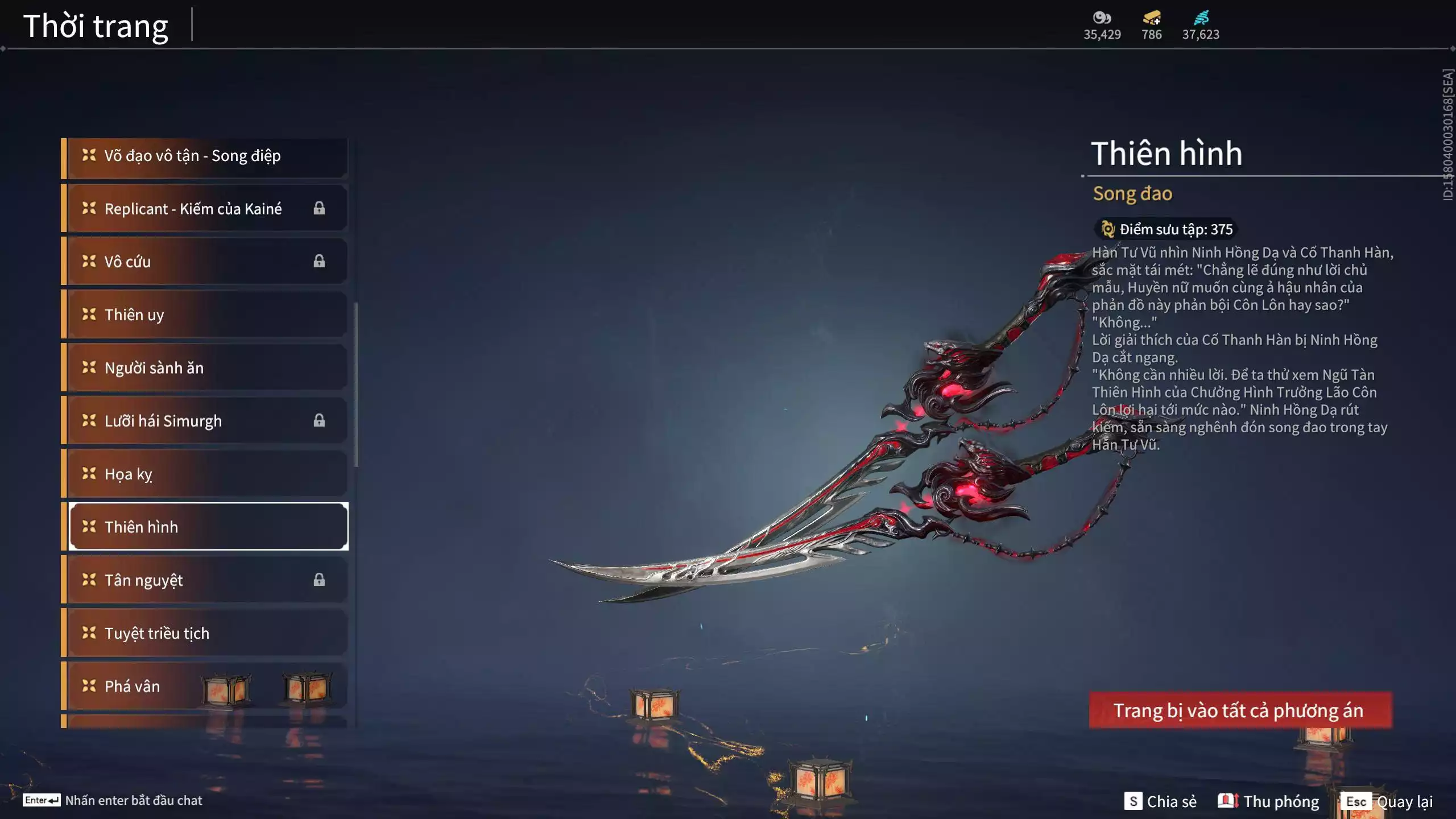1456x819 pixels.
Task: Click the lock icon next to Vô cứu
Action: pyautogui.click(x=319, y=262)
